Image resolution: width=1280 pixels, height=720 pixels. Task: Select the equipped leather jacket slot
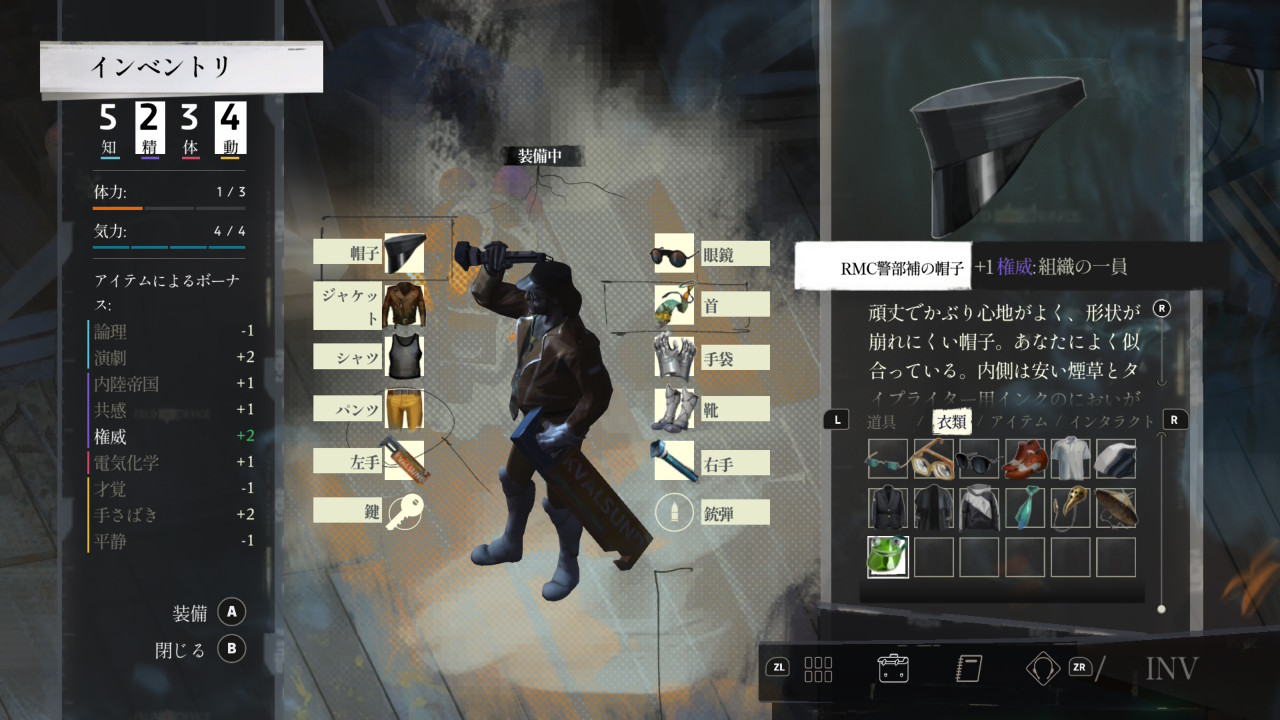tap(404, 304)
